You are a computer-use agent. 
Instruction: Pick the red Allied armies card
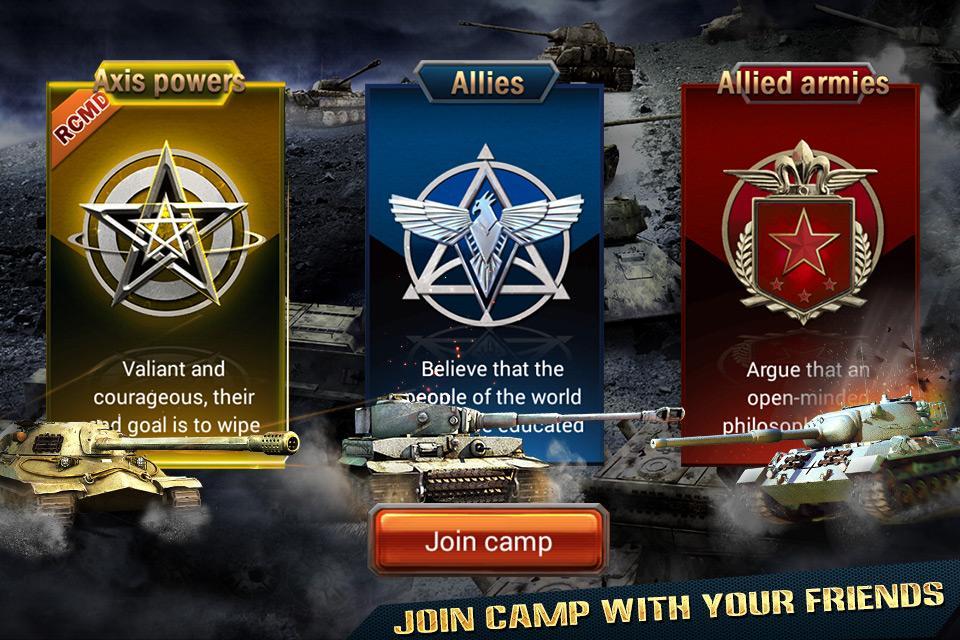pyautogui.click(x=801, y=250)
